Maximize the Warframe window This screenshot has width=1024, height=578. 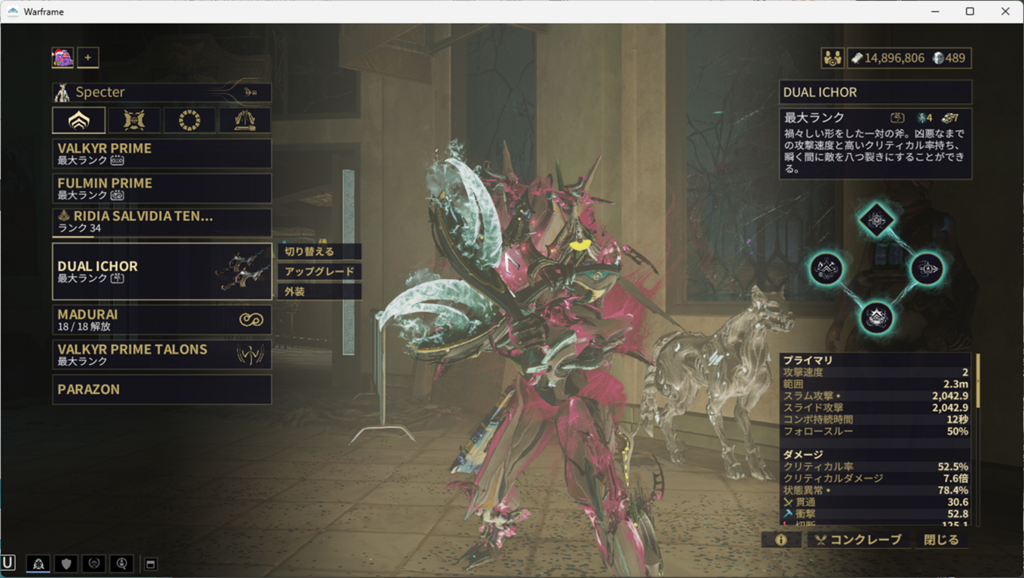969,11
